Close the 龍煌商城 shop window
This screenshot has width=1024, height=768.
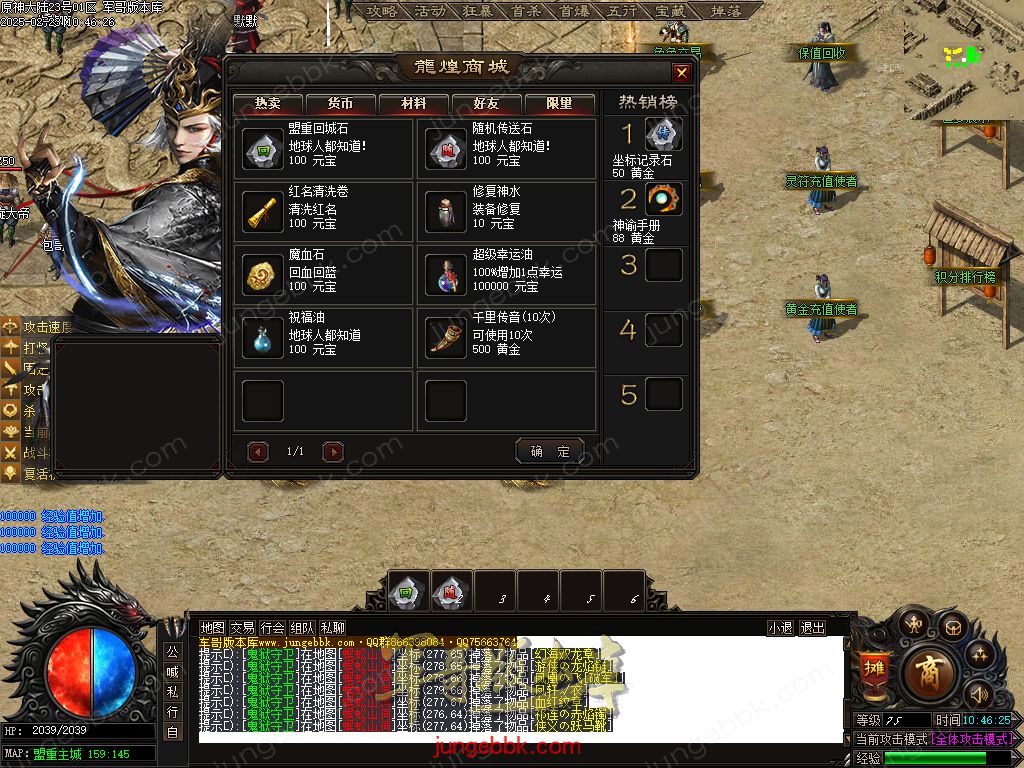point(681,73)
